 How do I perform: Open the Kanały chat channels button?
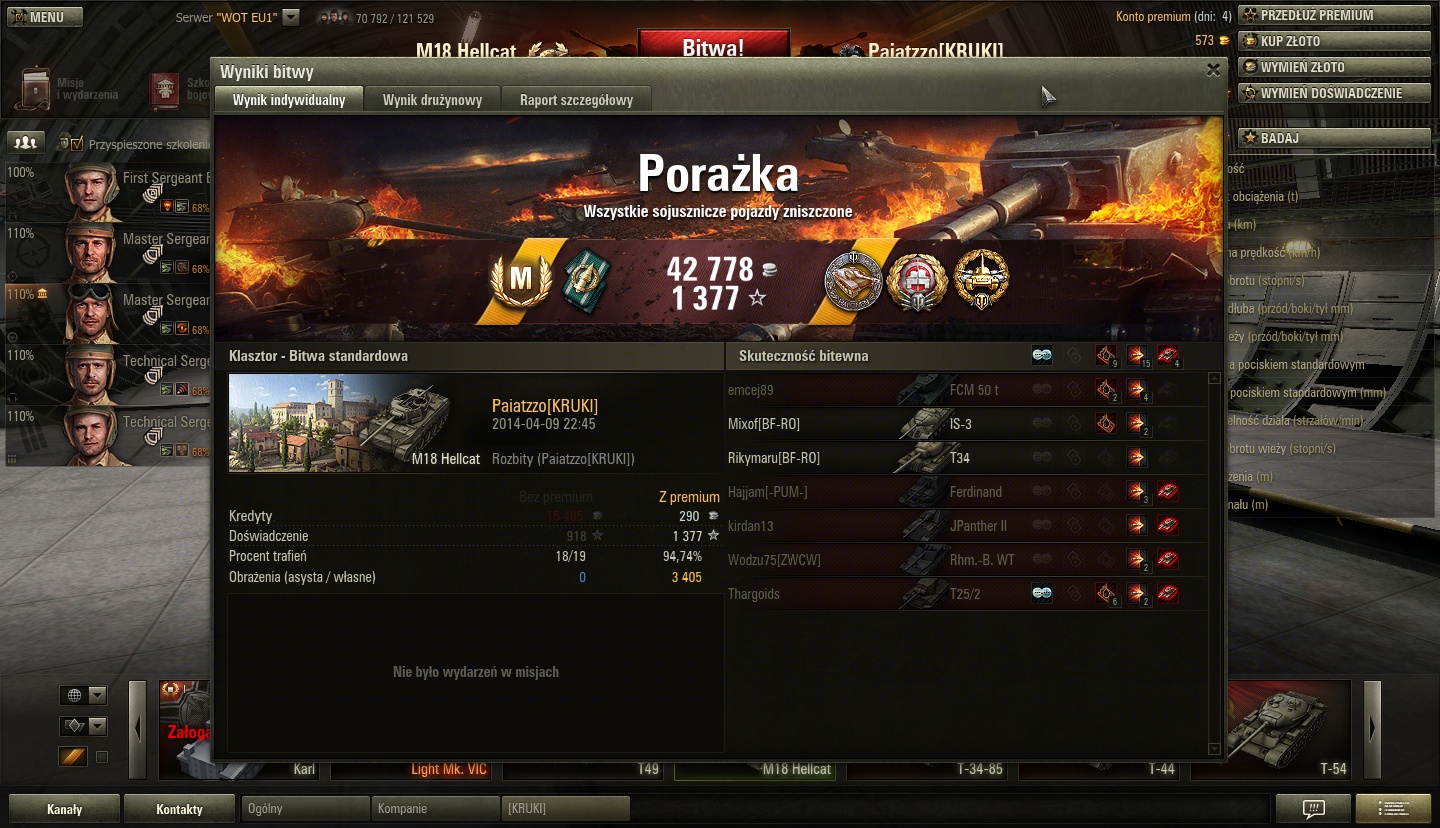[x=64, y=809]
